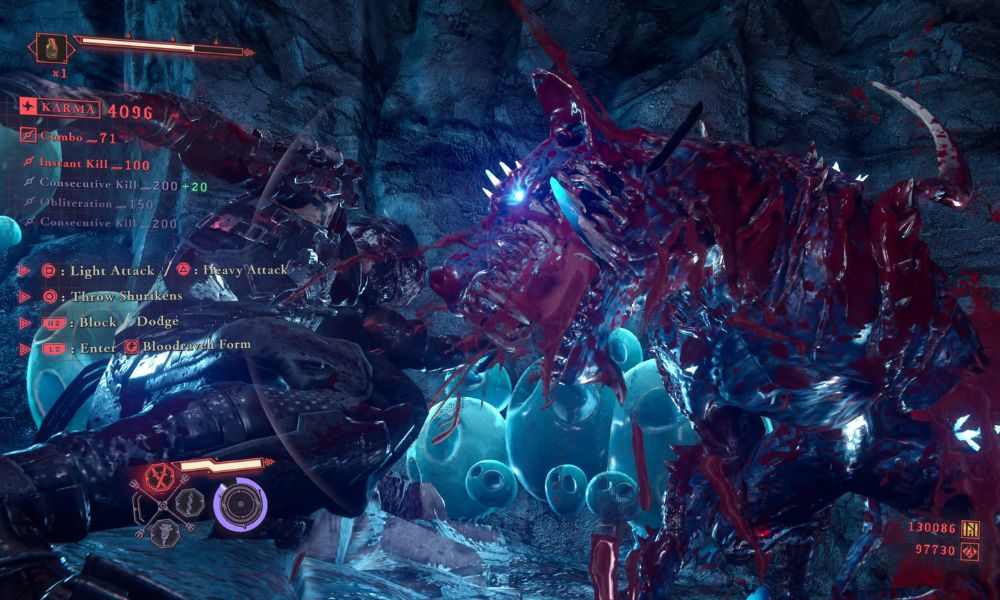Click the yellow currency icon
Screen dimensions: 1000x600
(x=969, y=529)
